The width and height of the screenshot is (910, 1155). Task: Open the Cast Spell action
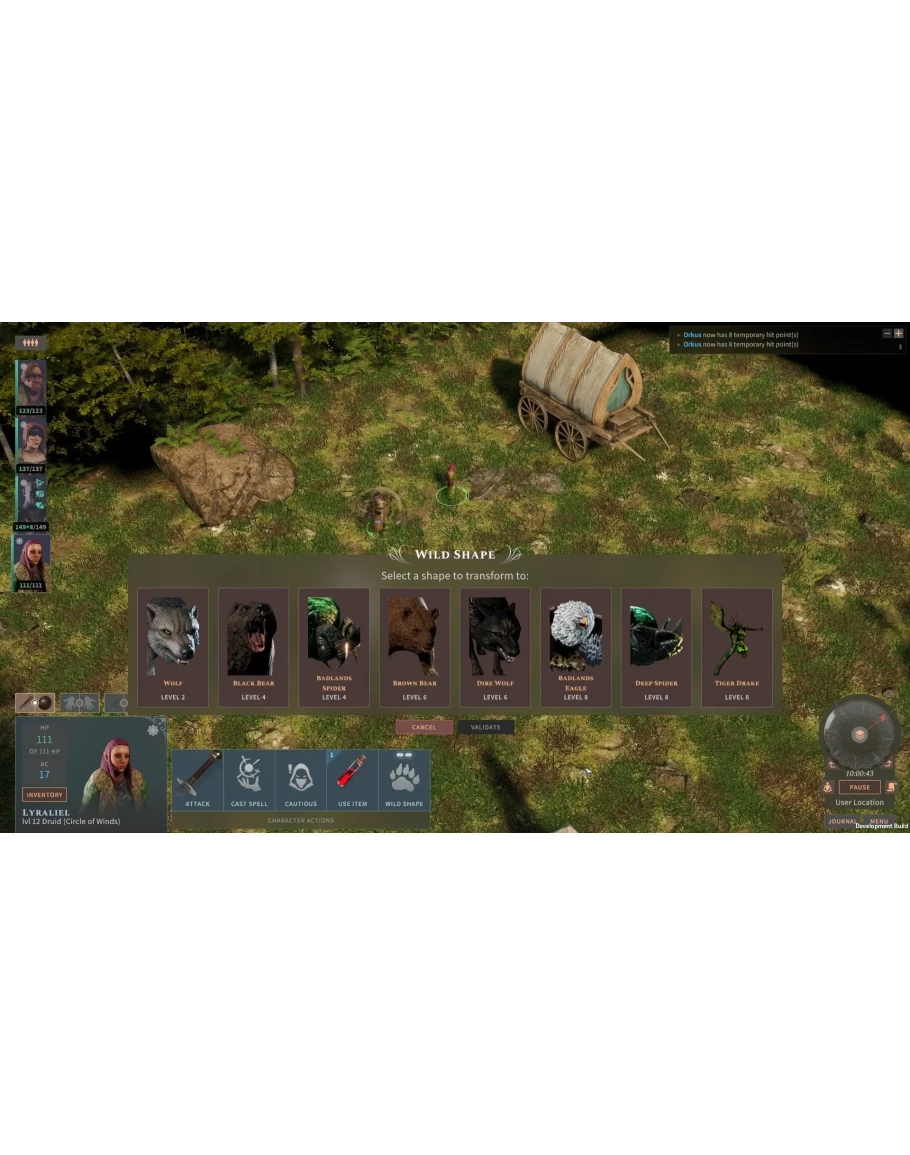[x=249, y=780]
